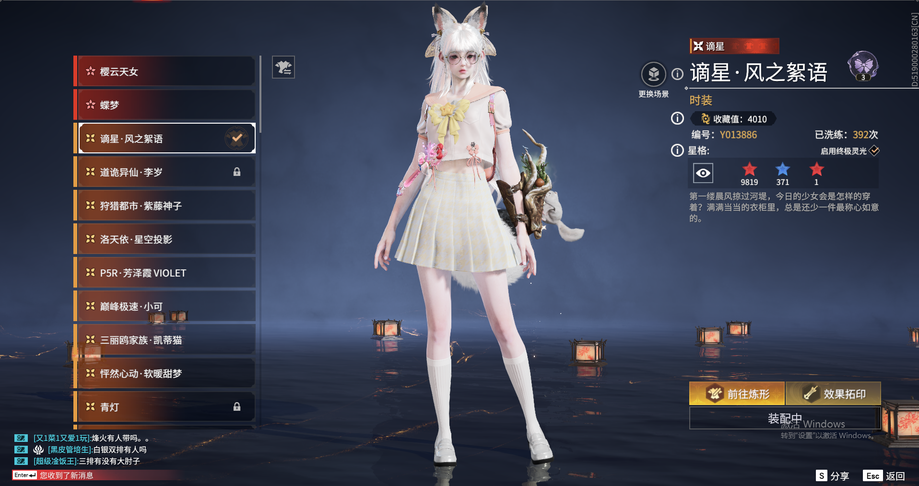
Task: Pick the 巅峰极速·小可 outfit entry
Action: (165, 306)
